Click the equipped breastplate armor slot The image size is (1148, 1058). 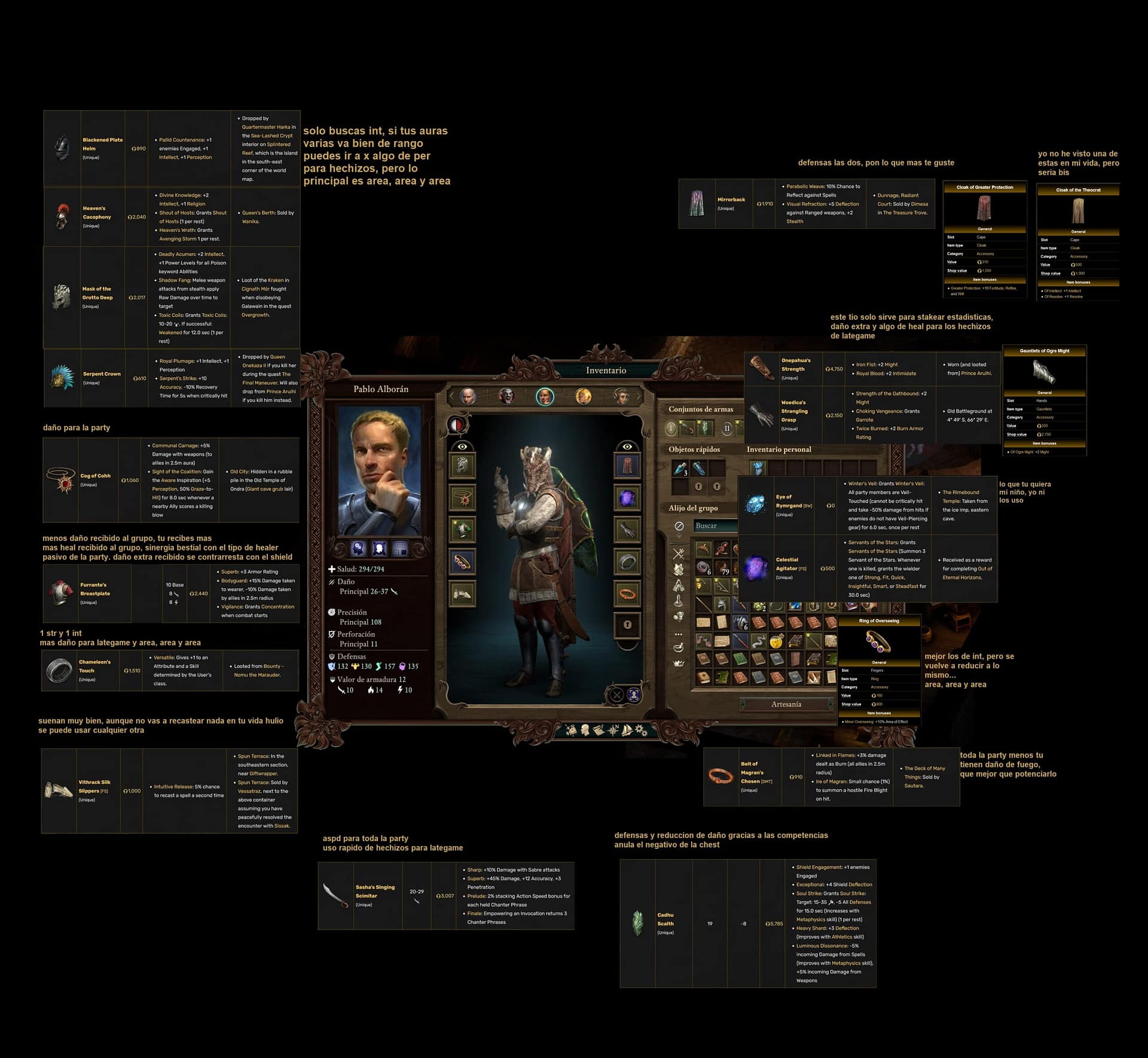[462, 530]
